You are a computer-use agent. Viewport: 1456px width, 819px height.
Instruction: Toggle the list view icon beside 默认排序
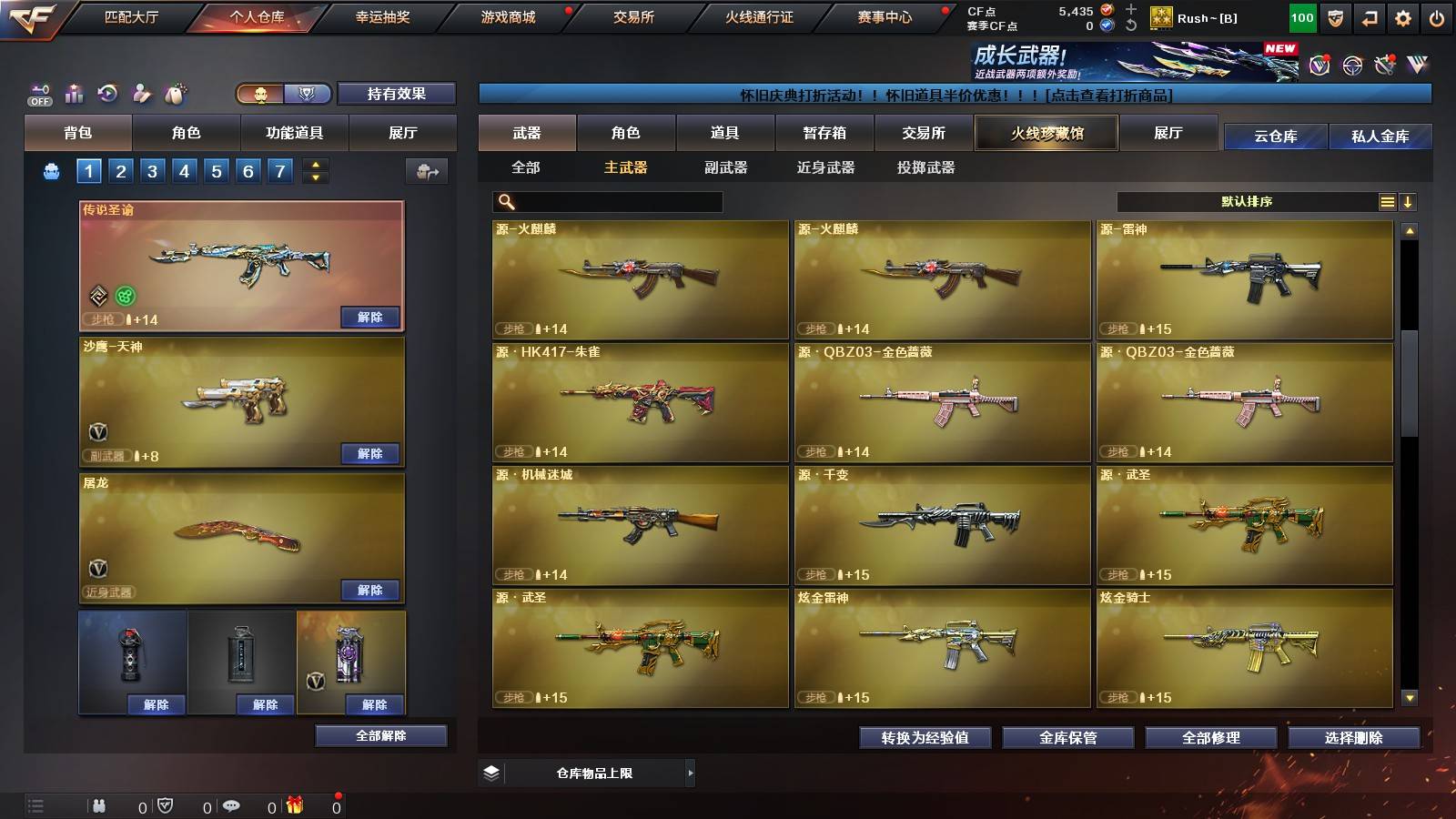click(1387, 201)
